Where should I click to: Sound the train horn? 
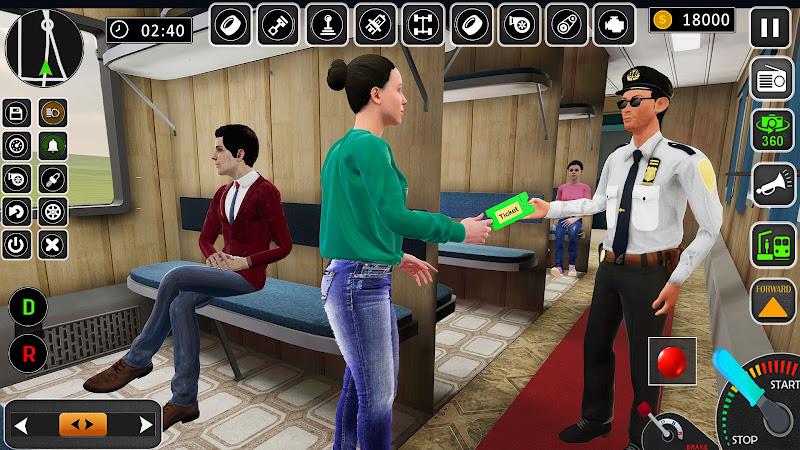pyautogui.click(x=771, y=186)
